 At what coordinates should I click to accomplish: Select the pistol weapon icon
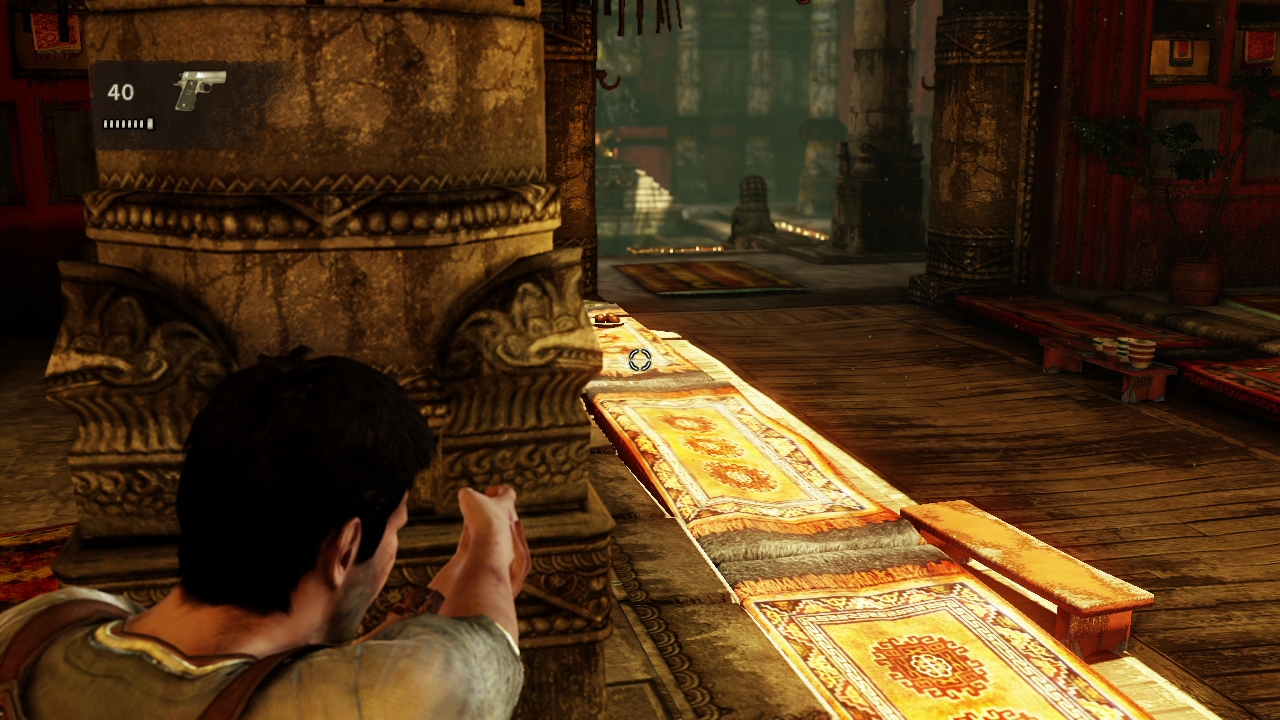199,89
